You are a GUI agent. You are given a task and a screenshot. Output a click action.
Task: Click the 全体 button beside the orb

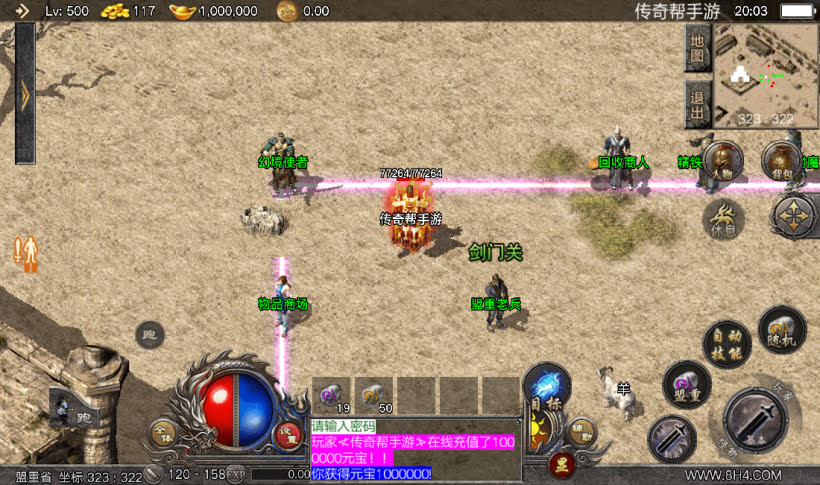click(x=162, y=433)
